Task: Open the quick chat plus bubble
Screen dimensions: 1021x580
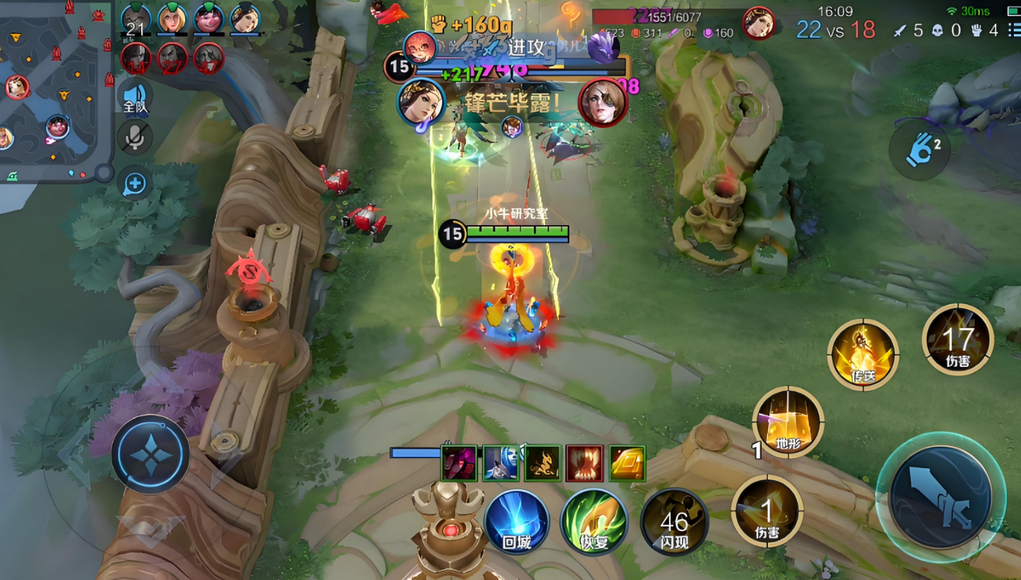Action: click(135, 183)
